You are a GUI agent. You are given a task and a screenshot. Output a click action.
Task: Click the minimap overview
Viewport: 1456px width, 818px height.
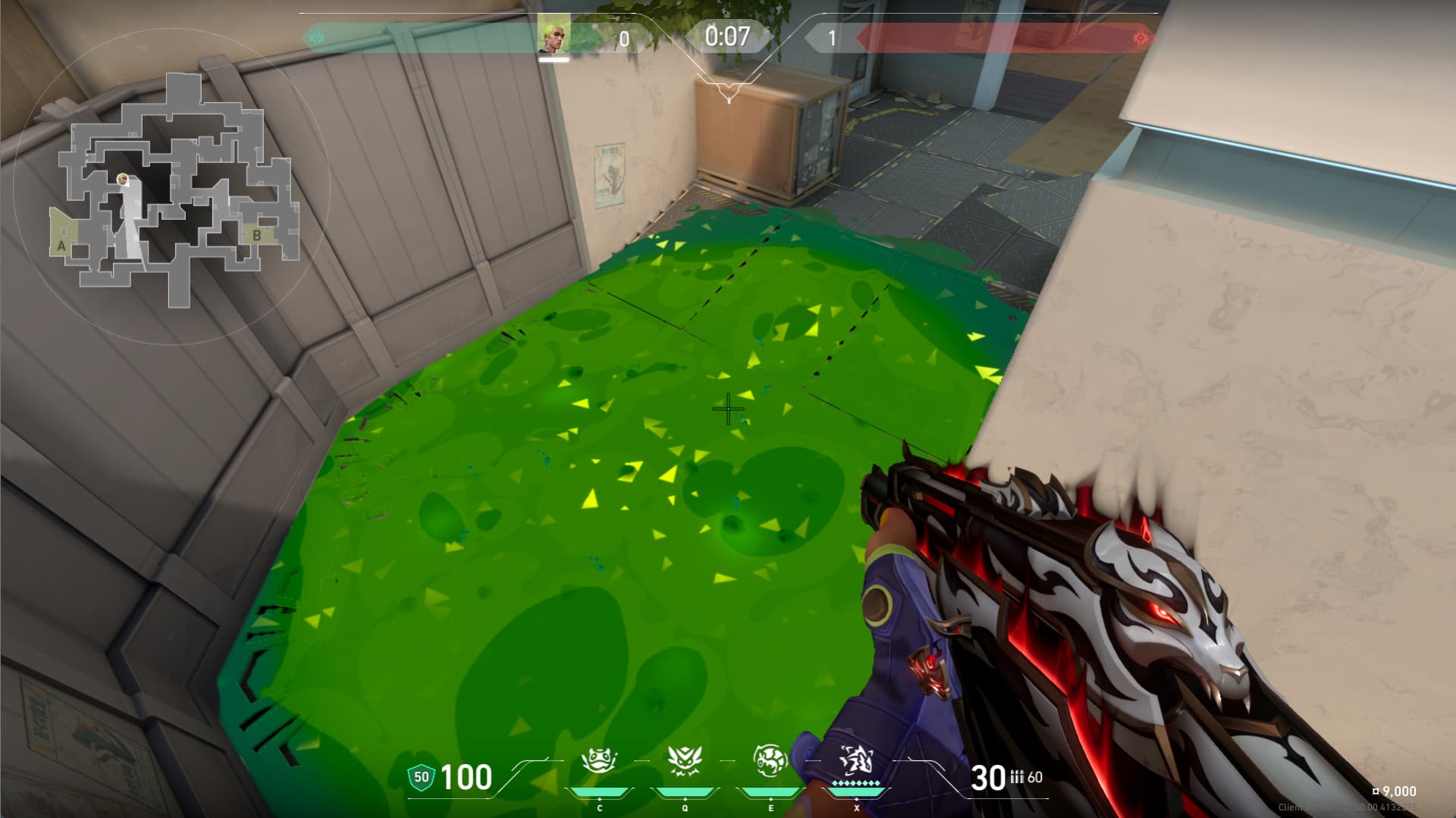[173, 190]
